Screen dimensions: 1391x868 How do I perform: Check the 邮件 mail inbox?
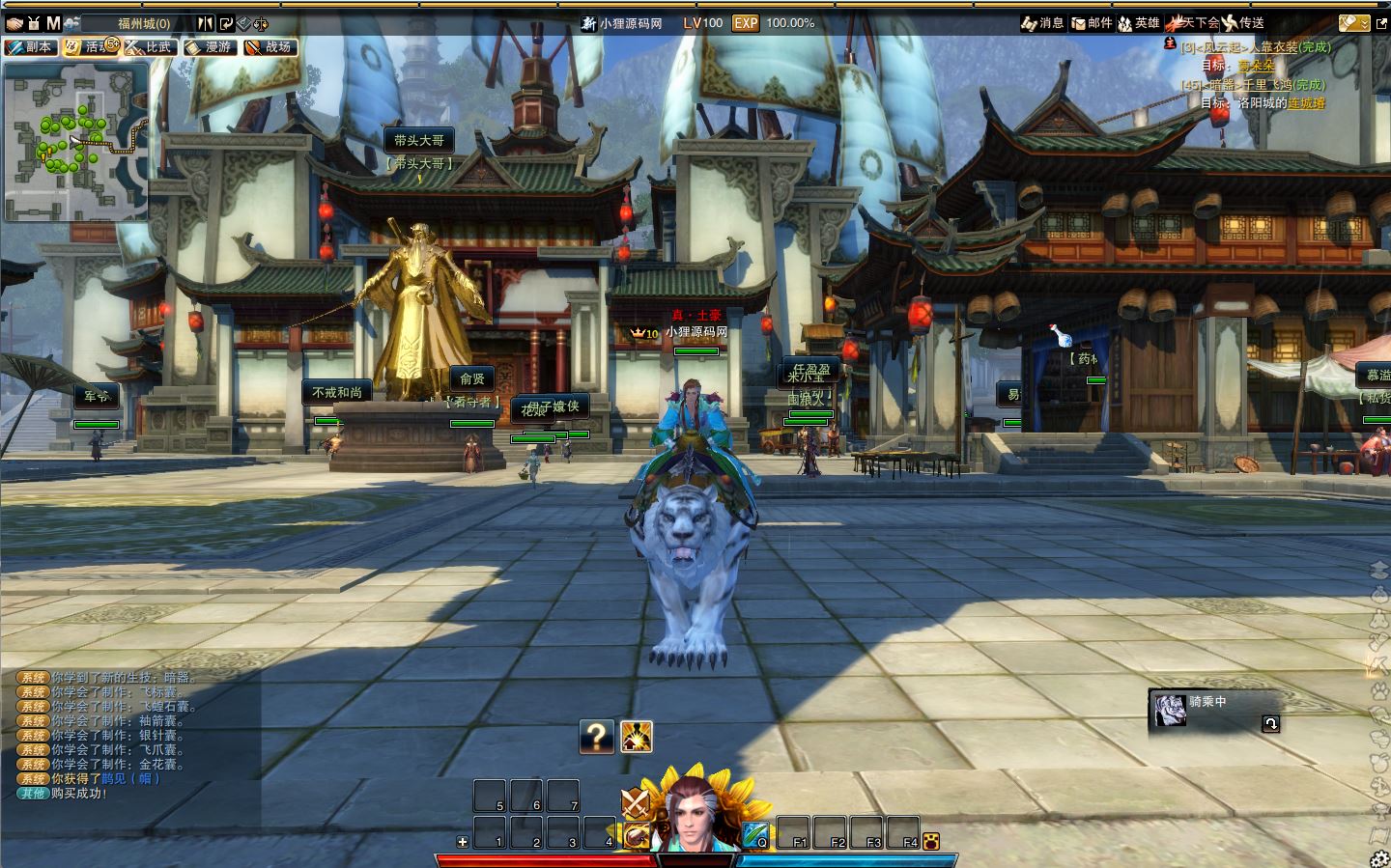click(1092, 23)
